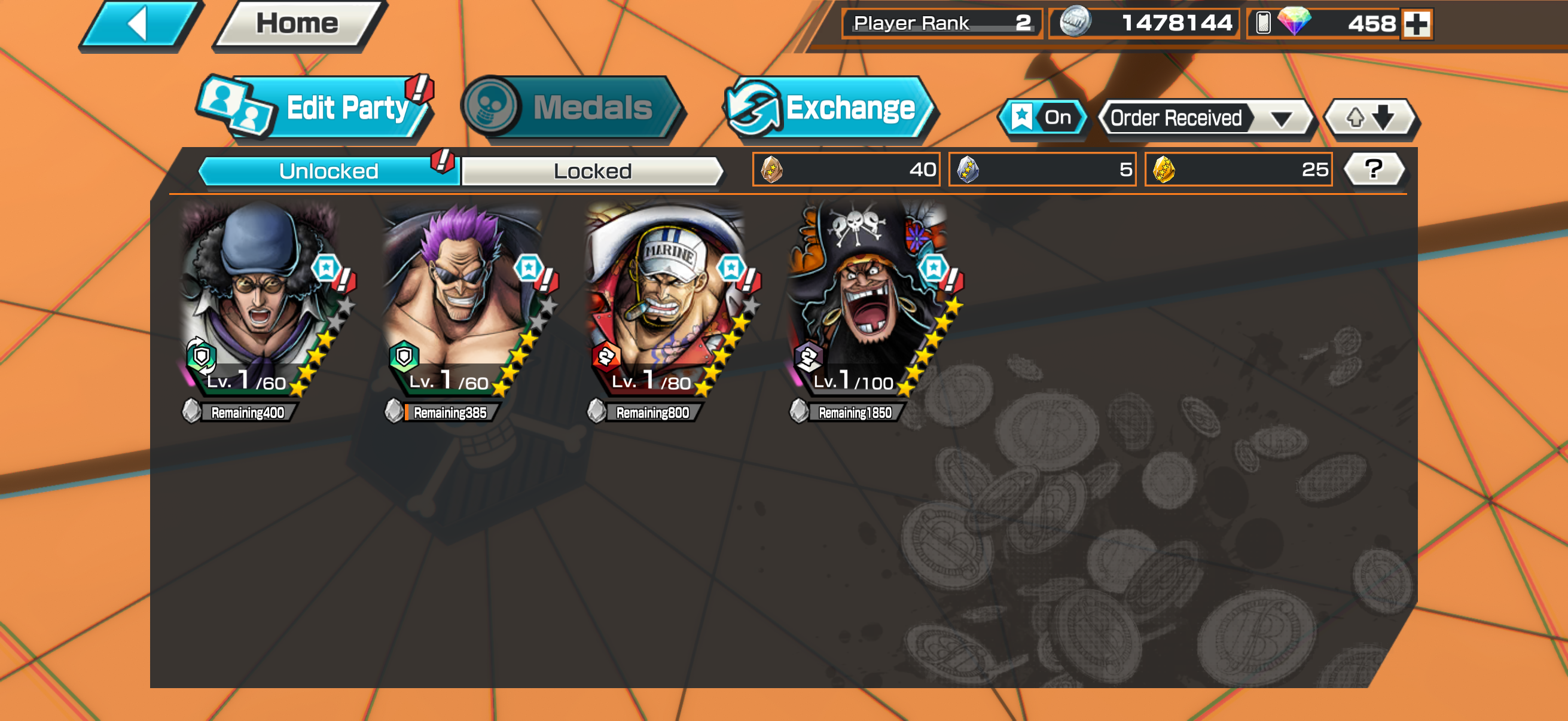Add rainbow diamonds with the plus button
The height and width of the screenshot is (721, 1568).
(x=1417, y=25)
